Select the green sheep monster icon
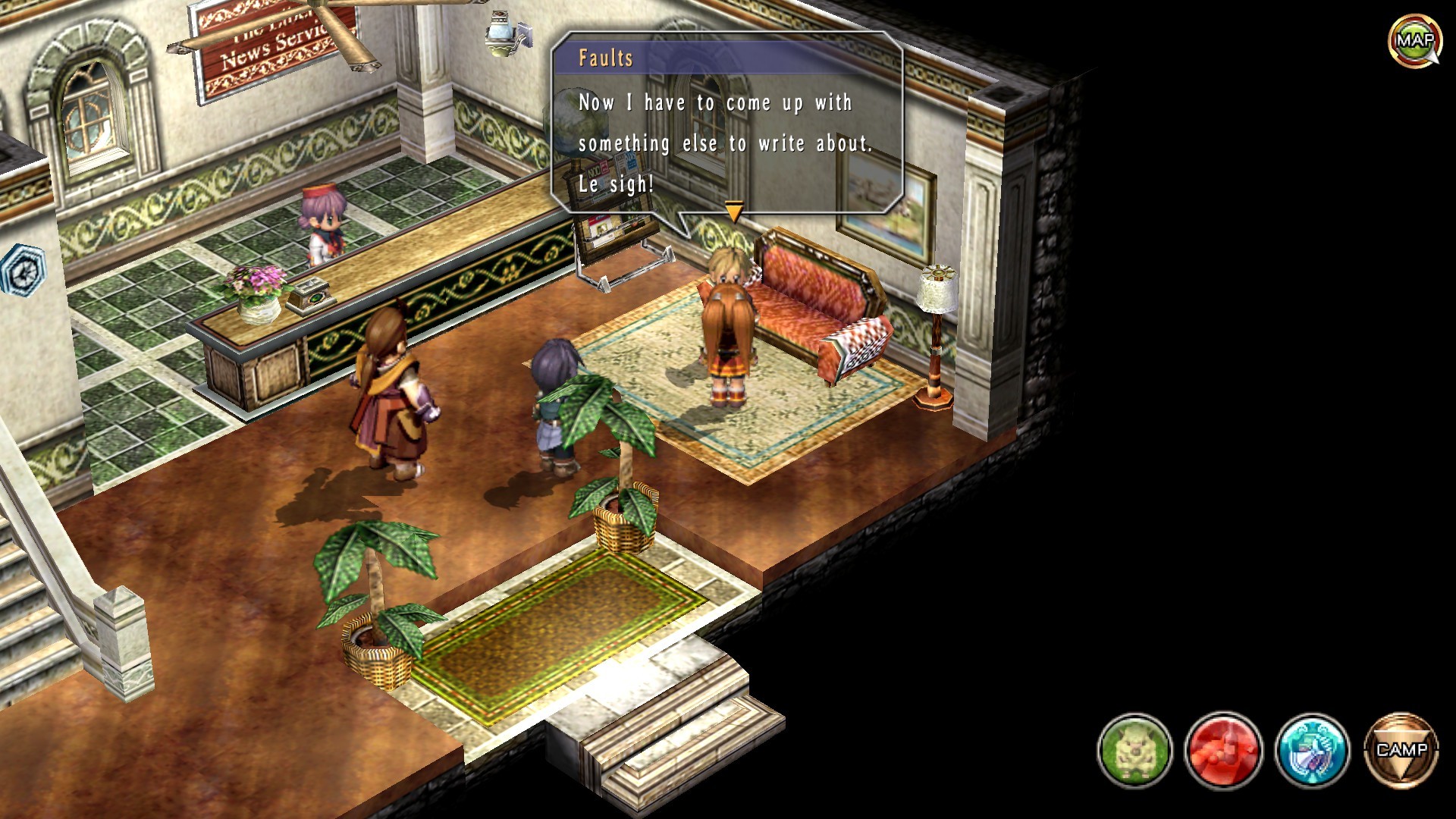 tap(1134, 750)
